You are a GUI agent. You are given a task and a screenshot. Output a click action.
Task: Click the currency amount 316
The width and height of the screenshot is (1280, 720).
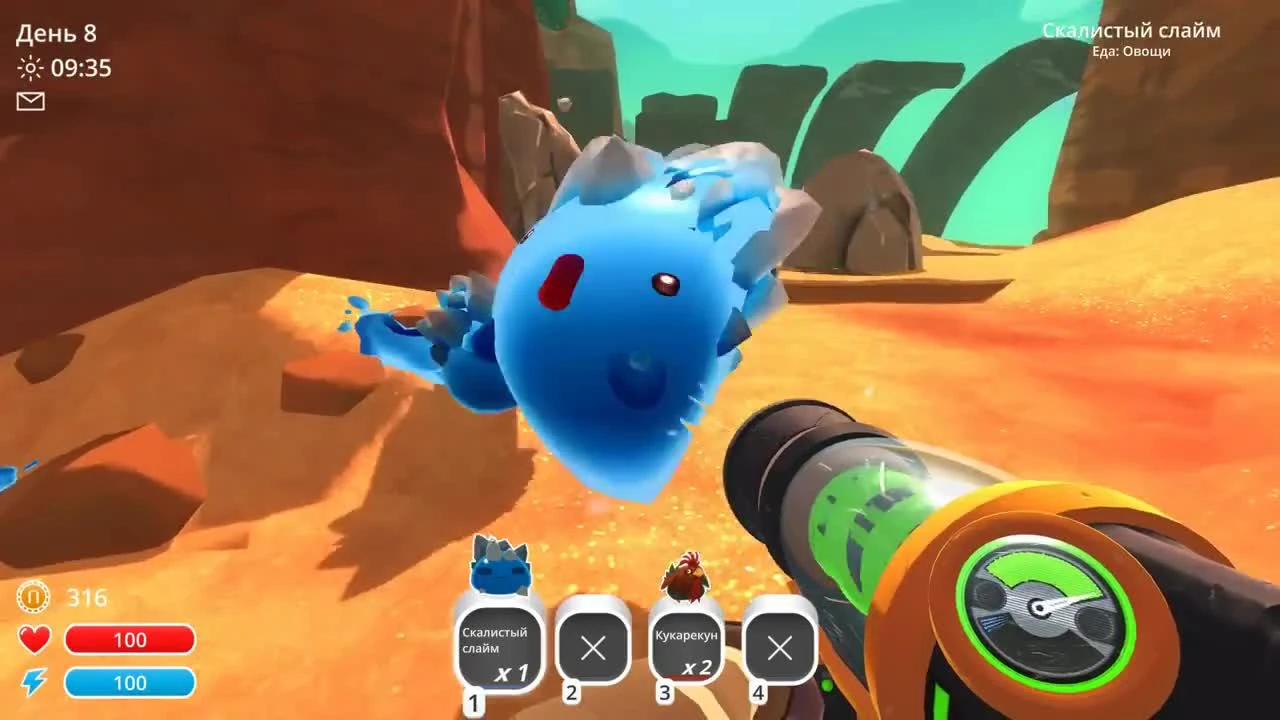click(x=88, y=597)
